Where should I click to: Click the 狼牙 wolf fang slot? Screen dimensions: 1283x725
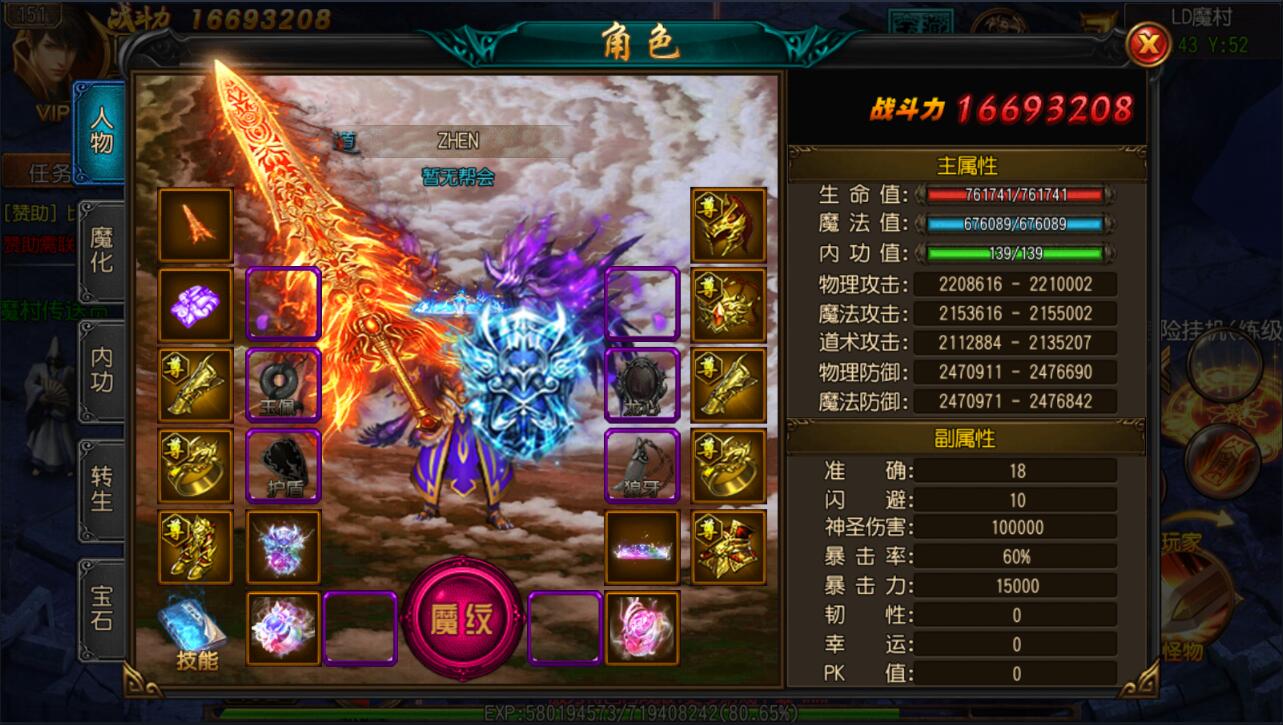click(x=642, y=467)
